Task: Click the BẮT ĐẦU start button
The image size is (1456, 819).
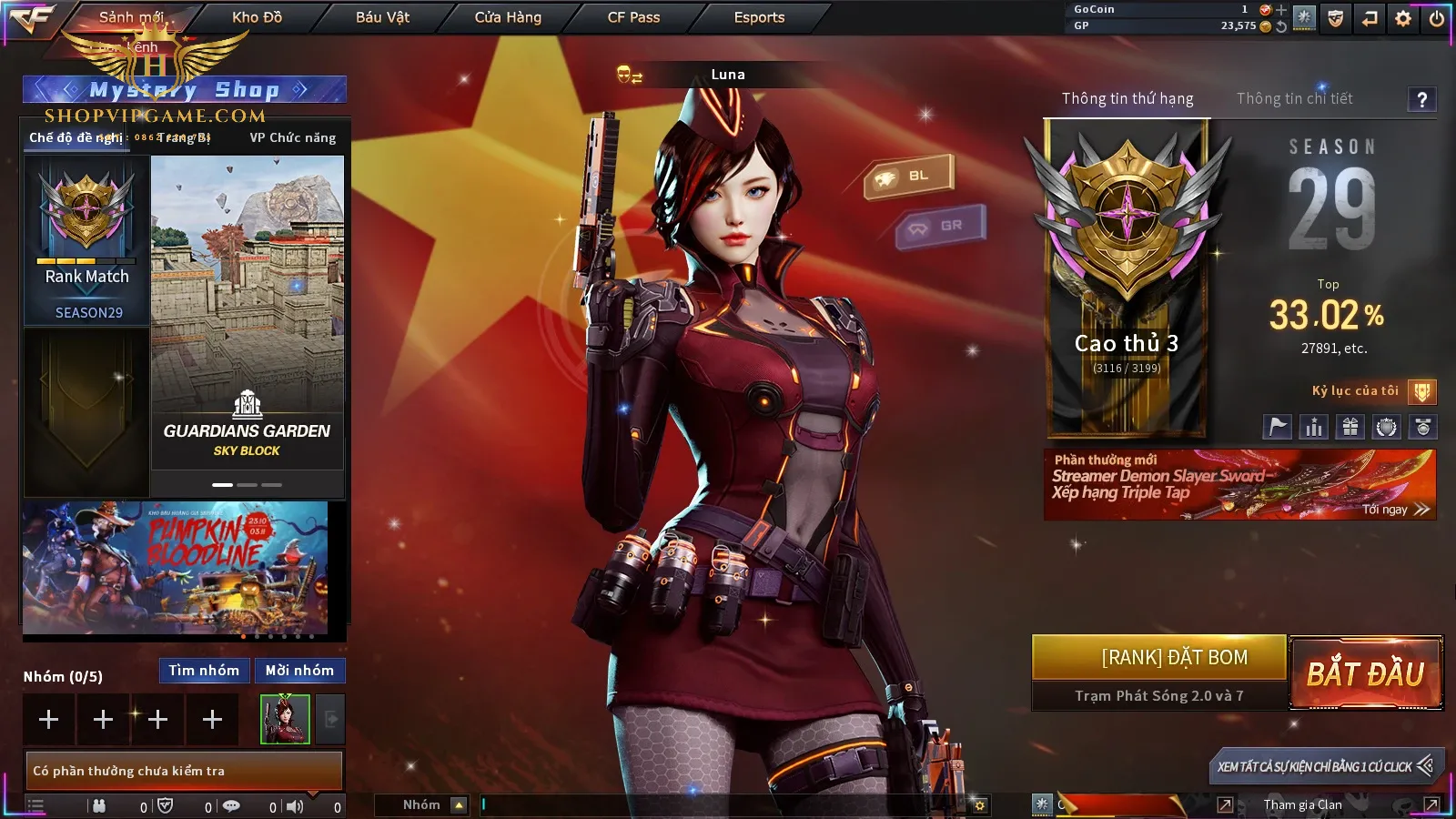Action: [1365, 673]
